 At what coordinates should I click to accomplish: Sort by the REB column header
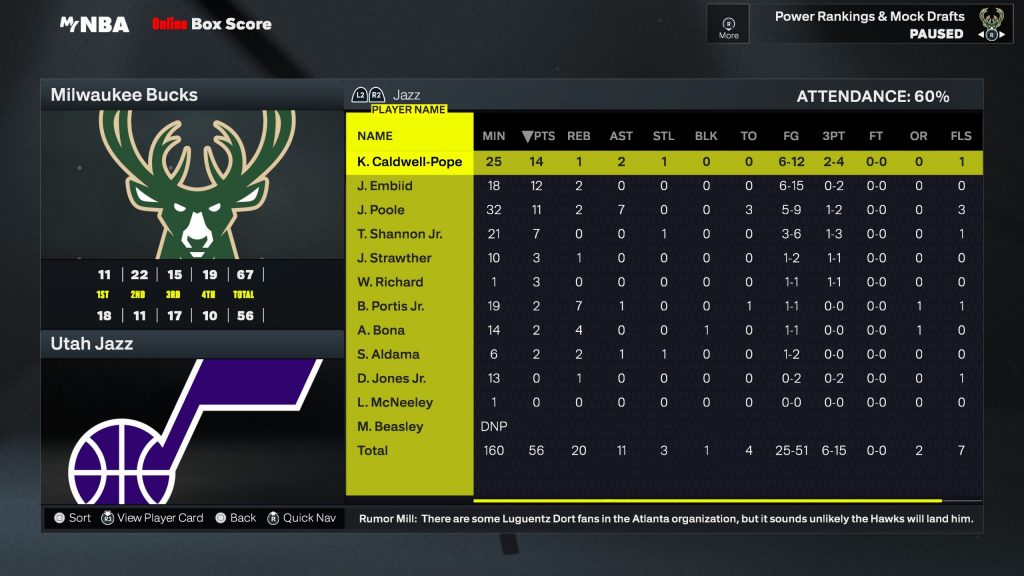tap(579, 136)
